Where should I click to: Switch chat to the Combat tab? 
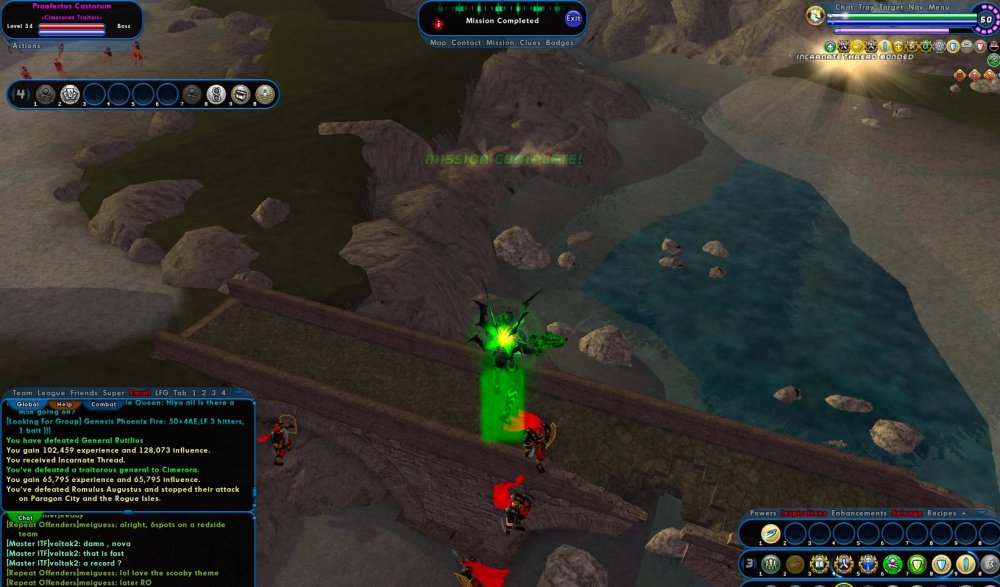point(103,404)
